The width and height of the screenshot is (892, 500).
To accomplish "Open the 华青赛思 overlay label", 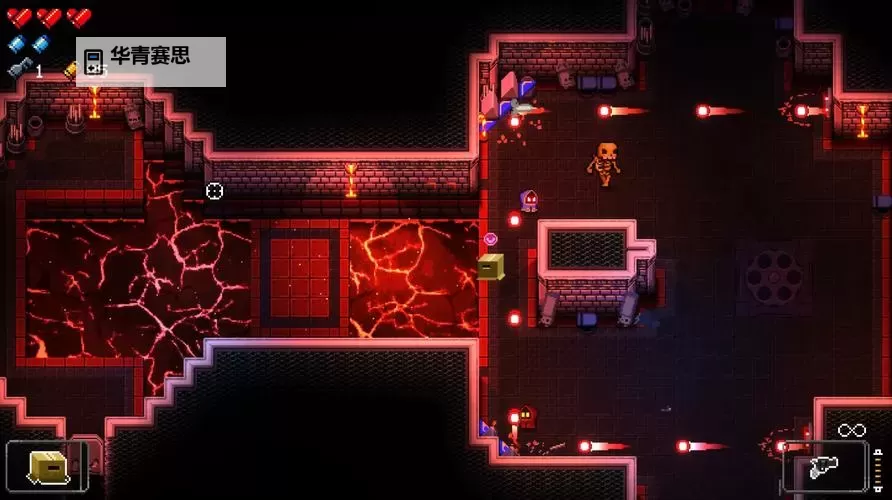I will (150, 61).
